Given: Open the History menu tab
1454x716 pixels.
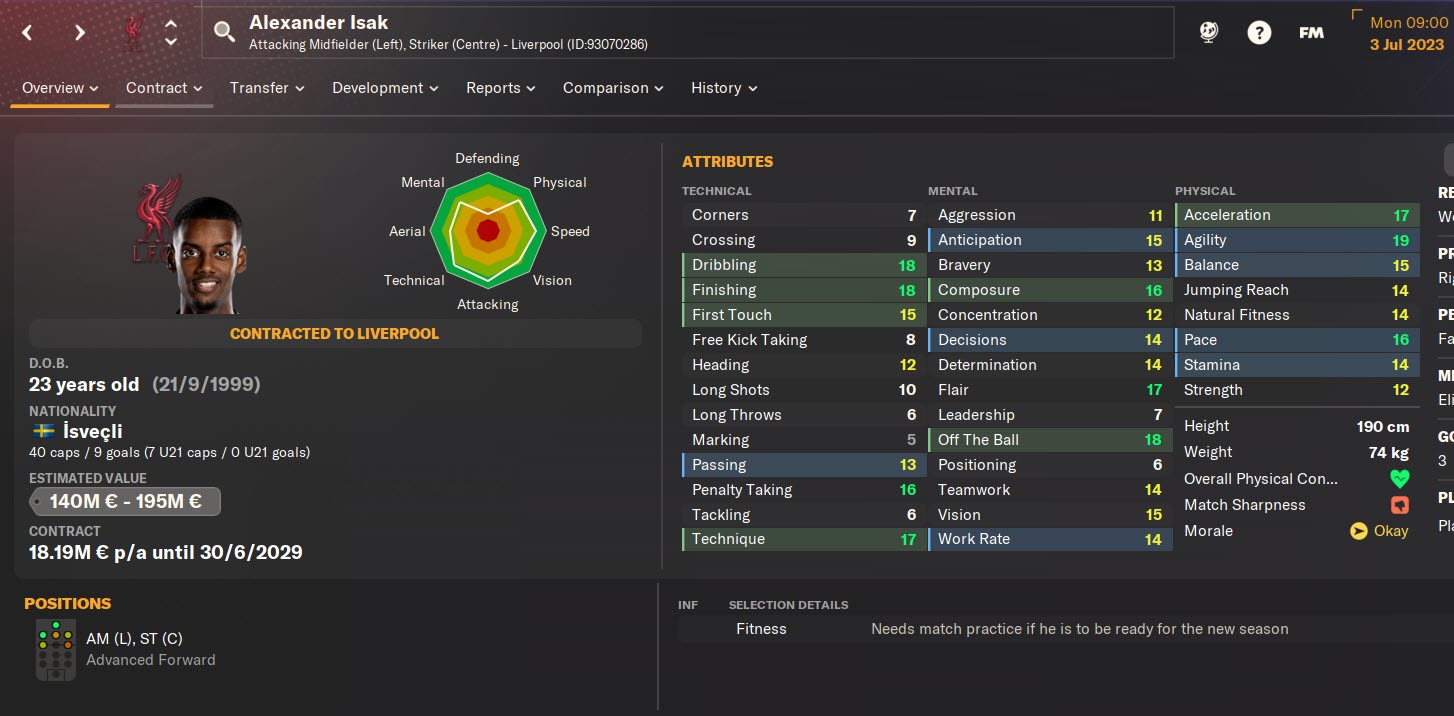Looking at the screenshot, I should pyautogui.click(x=724, y=88).
